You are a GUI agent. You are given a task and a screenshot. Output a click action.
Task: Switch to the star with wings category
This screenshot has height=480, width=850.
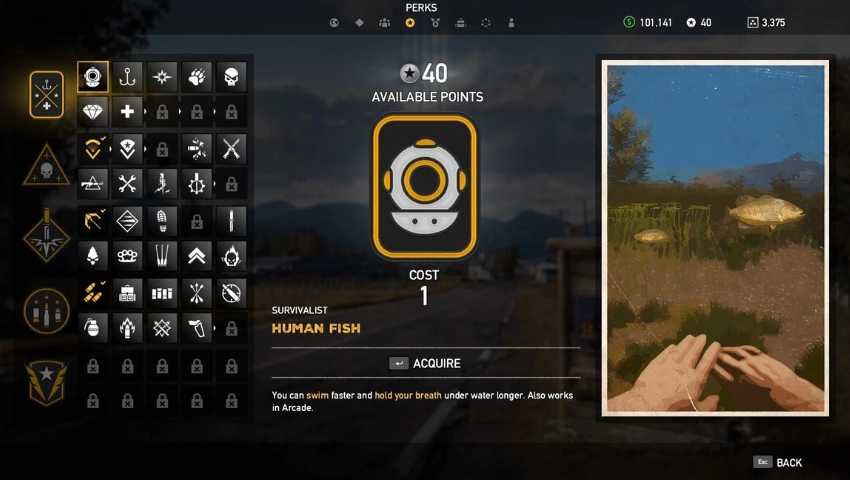tap(47, 382)
